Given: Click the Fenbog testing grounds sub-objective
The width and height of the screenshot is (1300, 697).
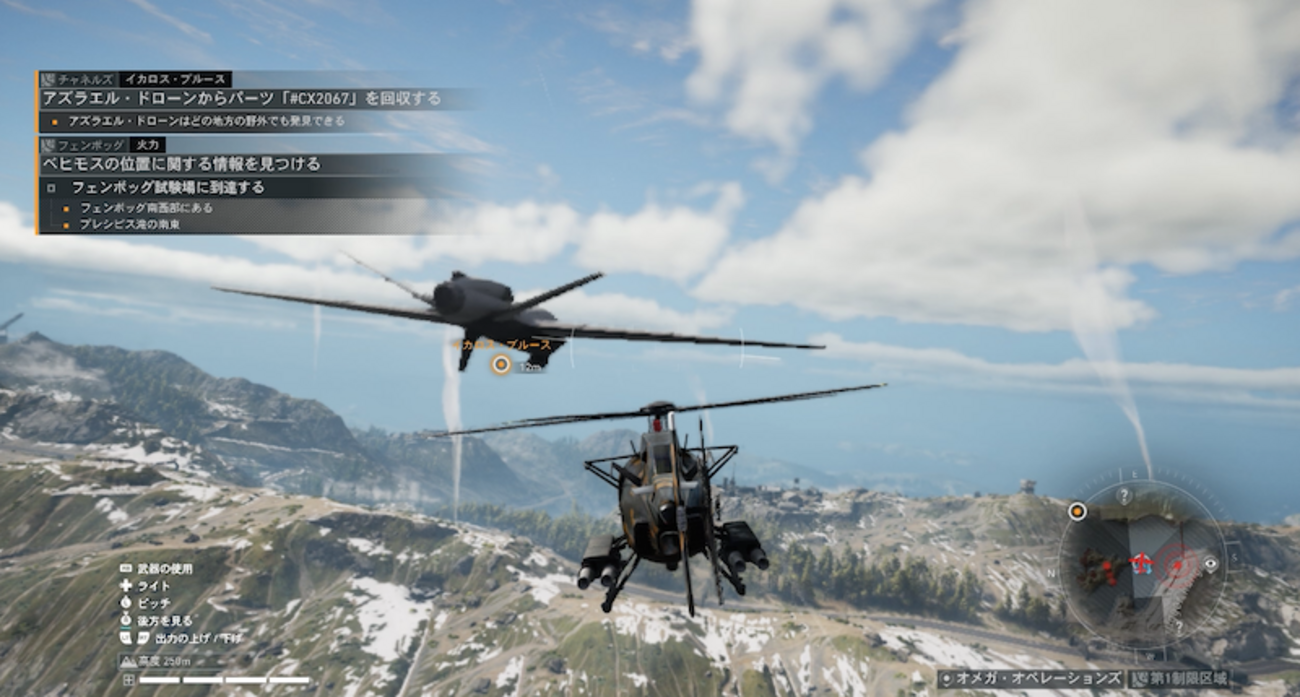Looking at the screenshot, I should coord(168,188).
